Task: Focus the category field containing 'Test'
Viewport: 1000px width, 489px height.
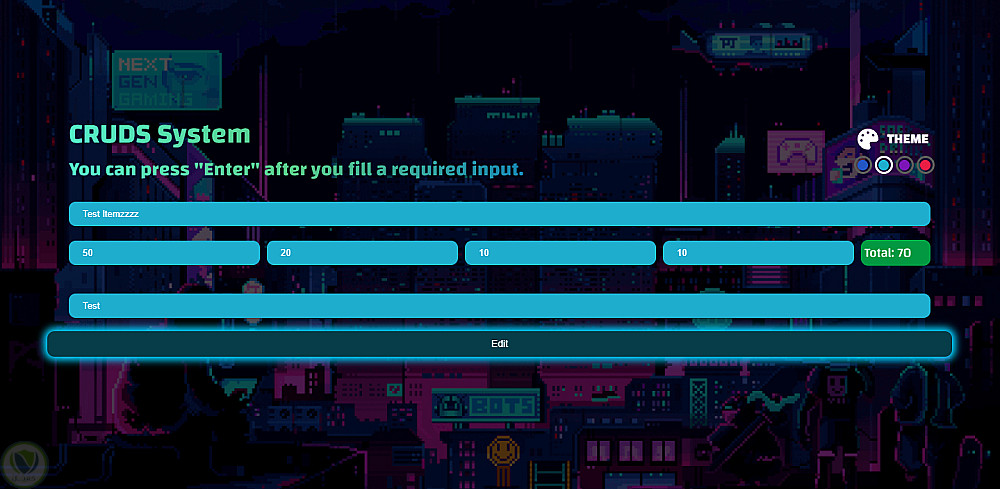Action: tap(499, 306)
